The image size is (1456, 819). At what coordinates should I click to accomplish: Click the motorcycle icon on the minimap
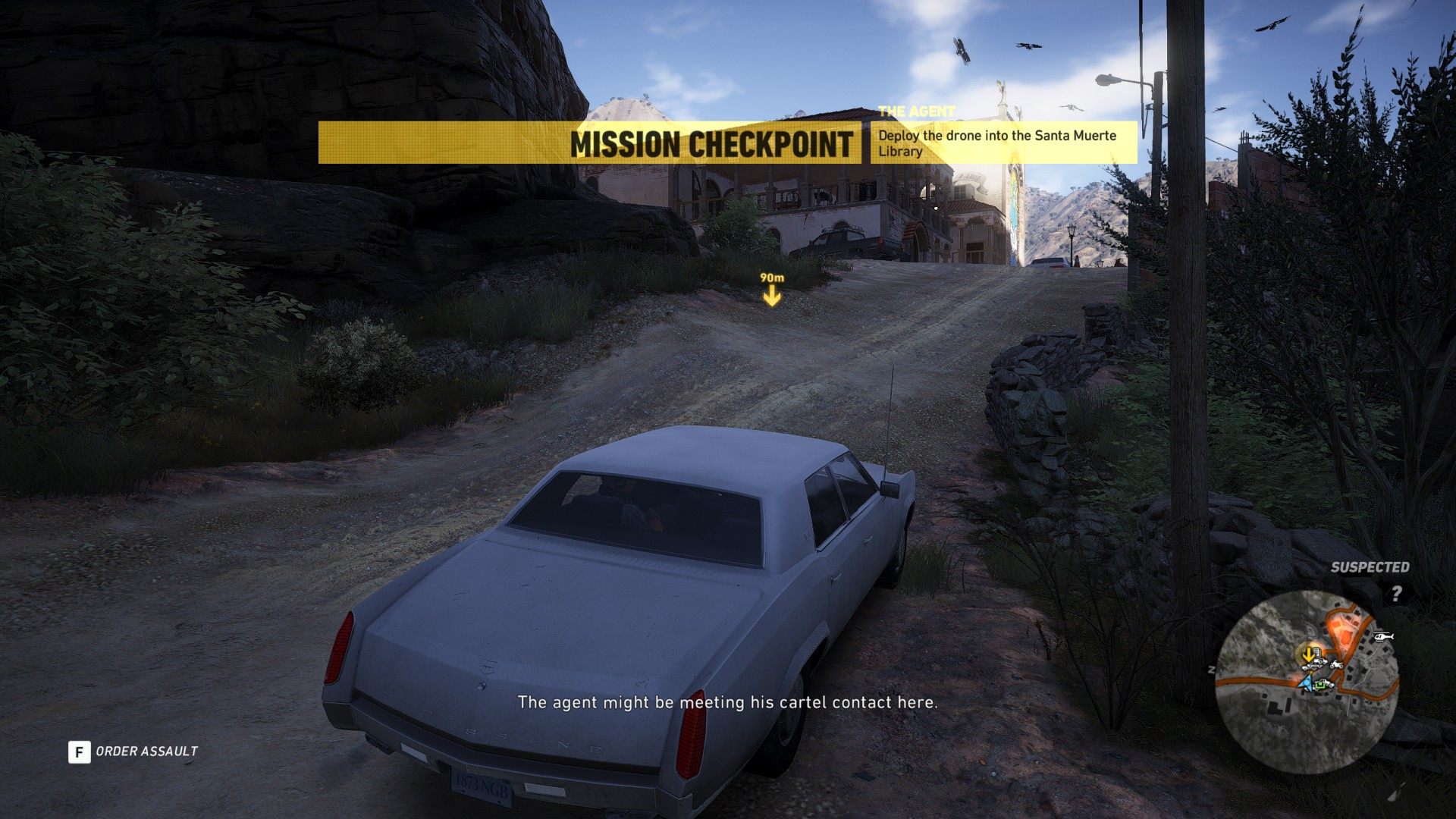click(x=1335, y=664)
